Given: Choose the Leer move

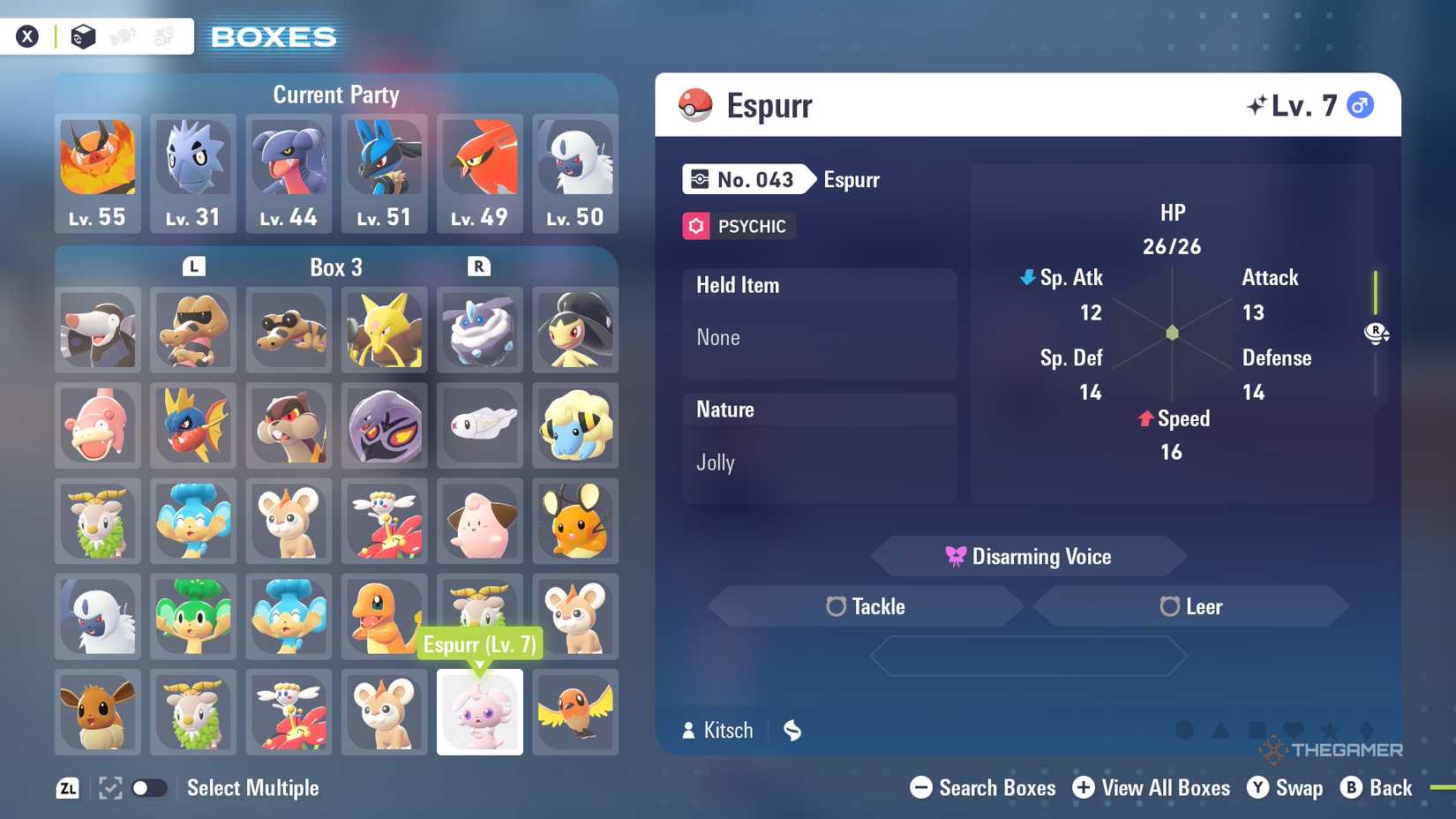Looking at the screenshot, I should (1190, 606).
